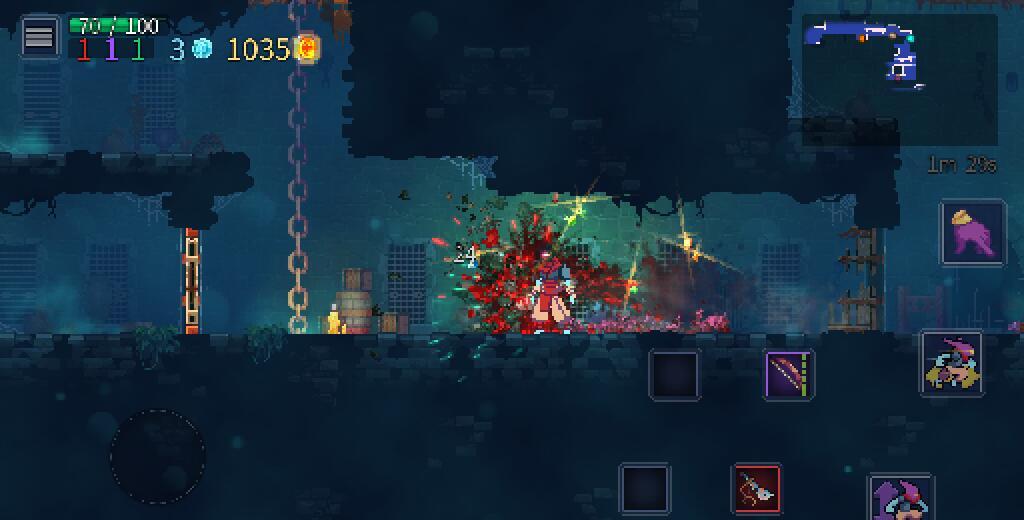Touch the virtual movement joystick
1024x520 pixels.
click(x=157, y=456)
